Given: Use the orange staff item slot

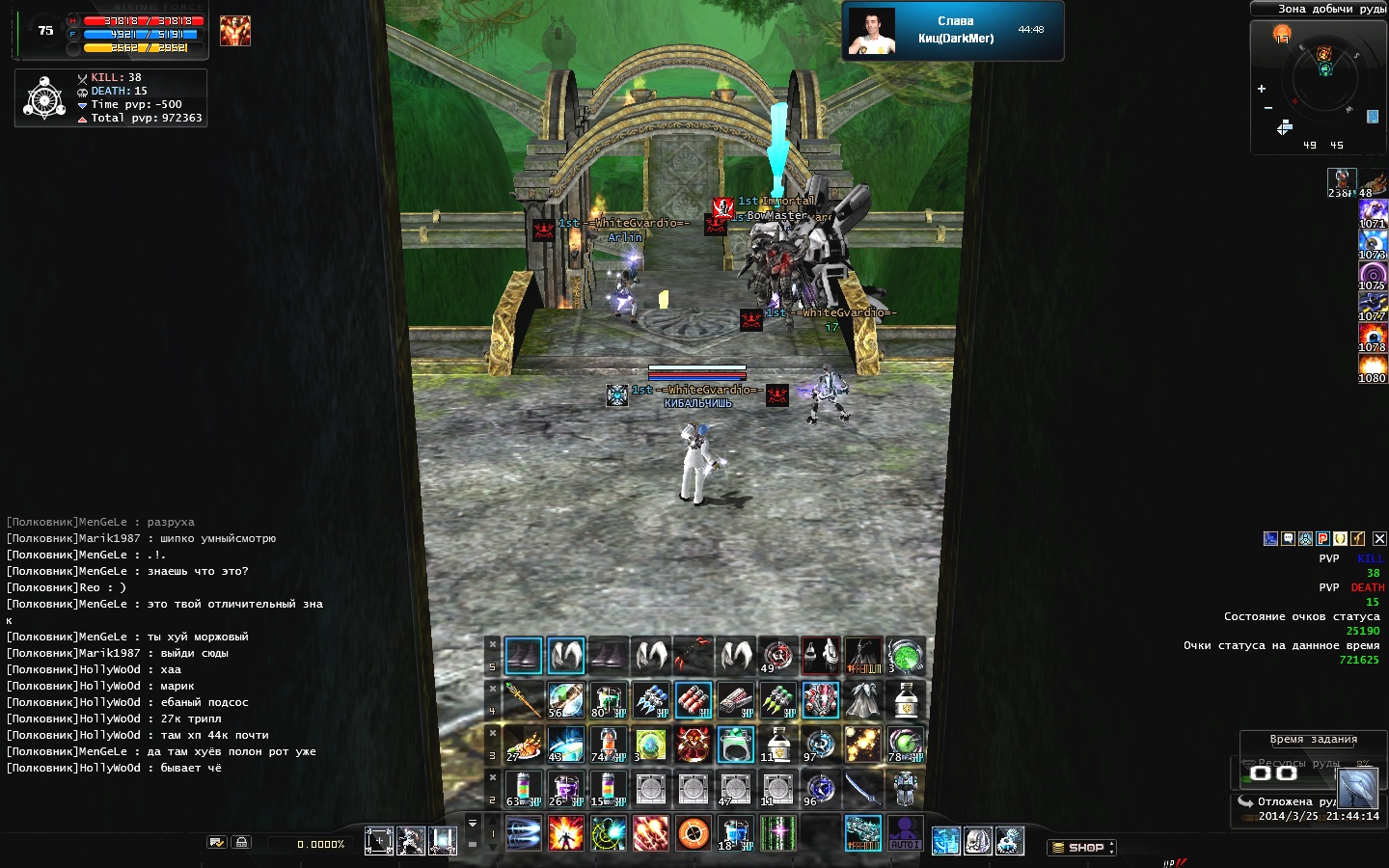Looking at the screenshot, I should tap(523, 701).
